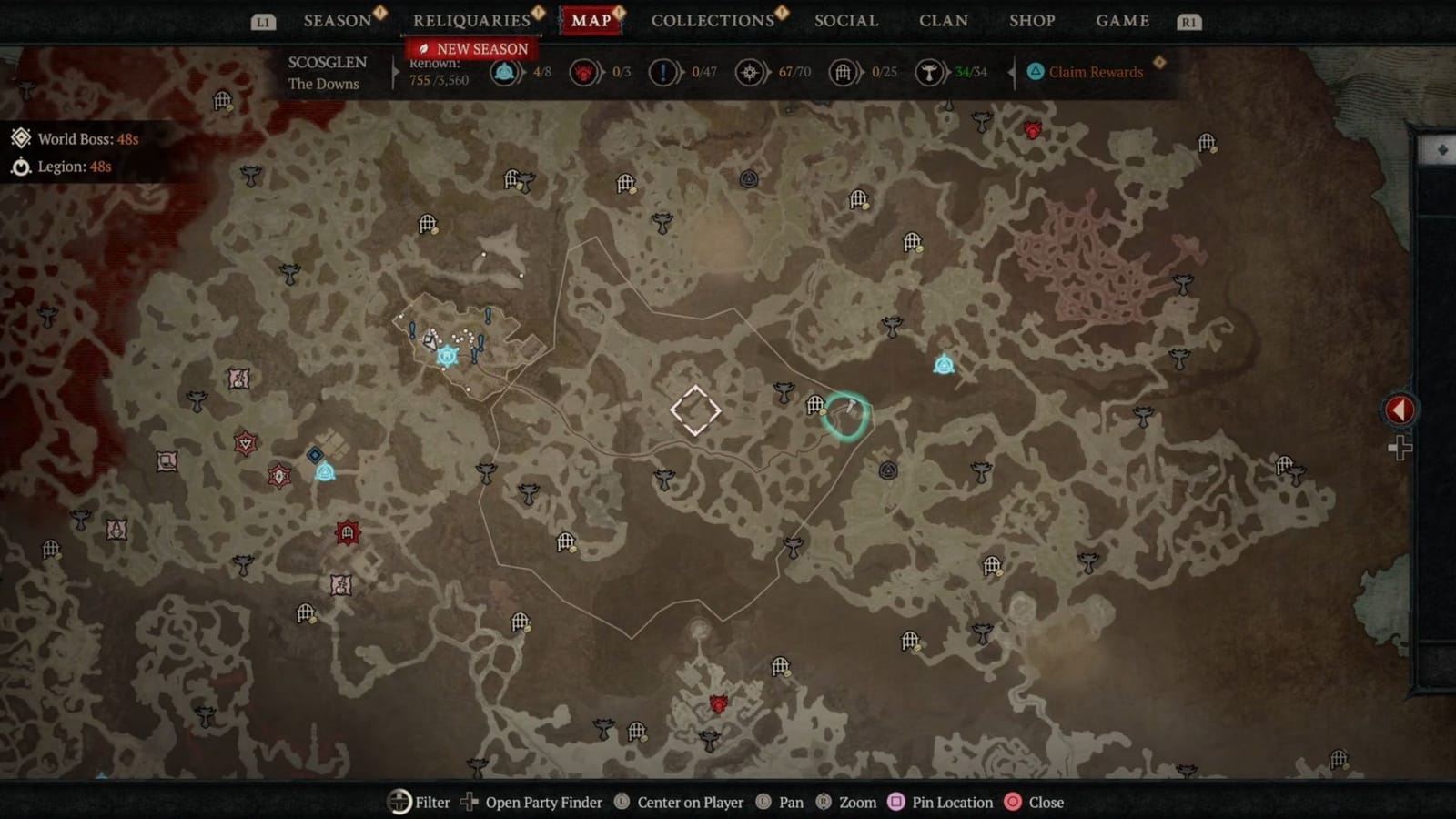Click the Altars of Lilith icon showing 0/3
Screen dimensions: 1456x819
[x=585, y=73]
